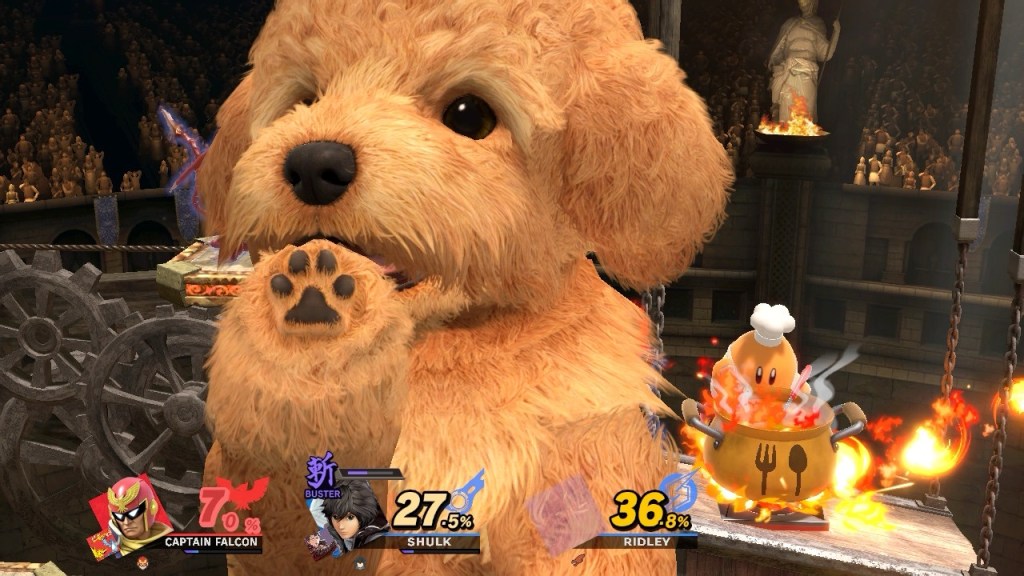Select Captain Falcon's stock icon
The height and width of the screenshot is (576, 1024).
[x=143, y=563]
